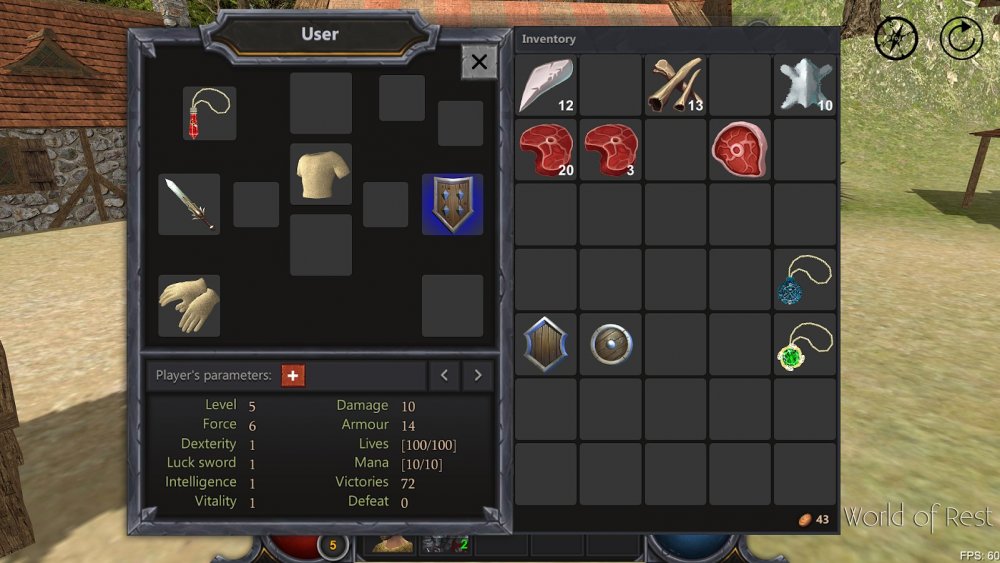
Task: Go to previous parameters page arrow
Action: tap(444, 375)
